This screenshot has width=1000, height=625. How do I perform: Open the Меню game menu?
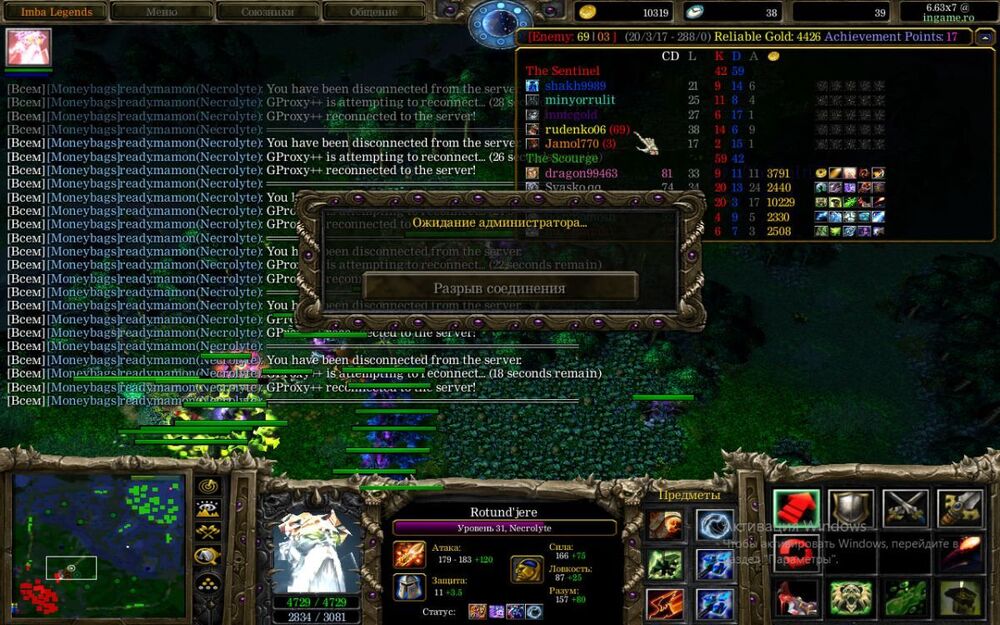(x=162, y=12)
